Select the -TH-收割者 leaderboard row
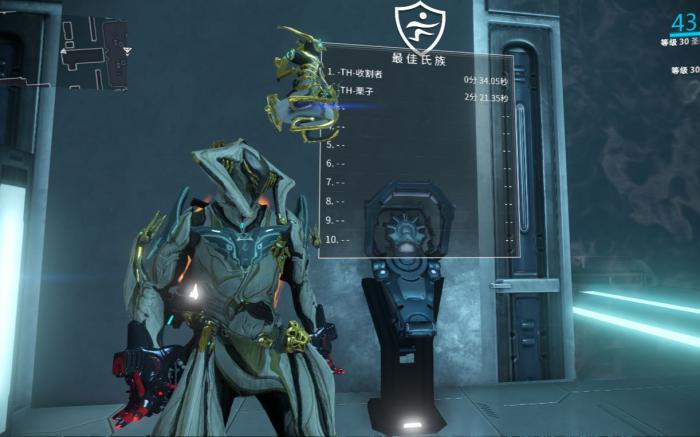This screenshot has width=700, height=437. tap(417, 75)
